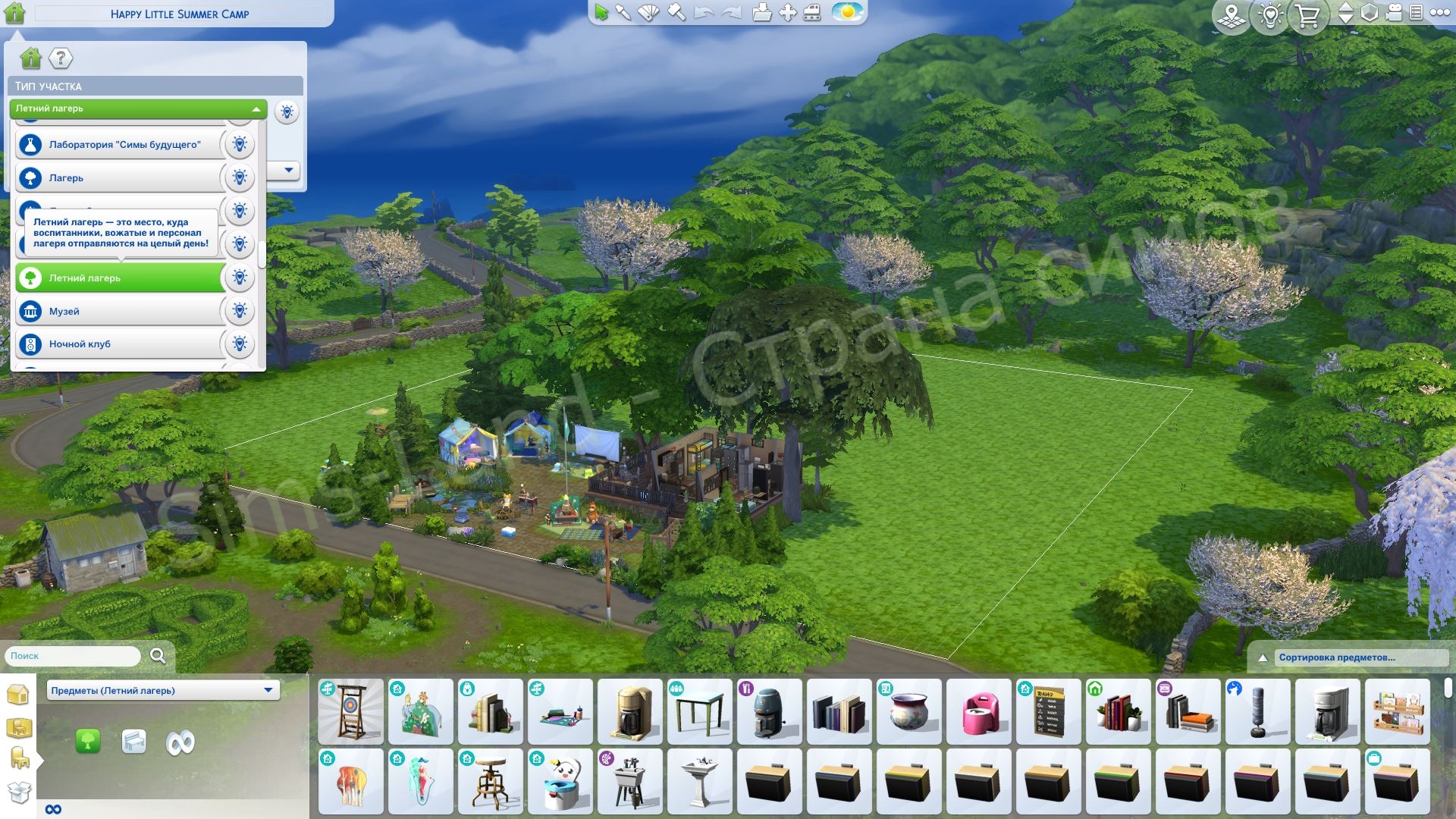Click the undo arrow button
This screenshot has width=1456, height=819.
pyautogui.click(x=705, y=13)
